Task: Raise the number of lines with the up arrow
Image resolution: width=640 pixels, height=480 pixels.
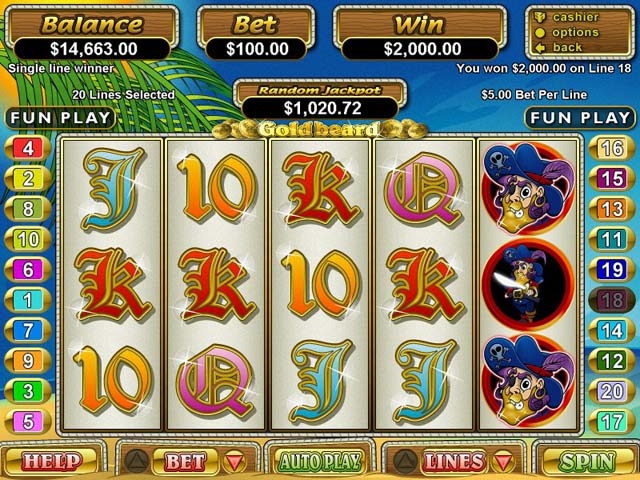Action: pos(406,462)
